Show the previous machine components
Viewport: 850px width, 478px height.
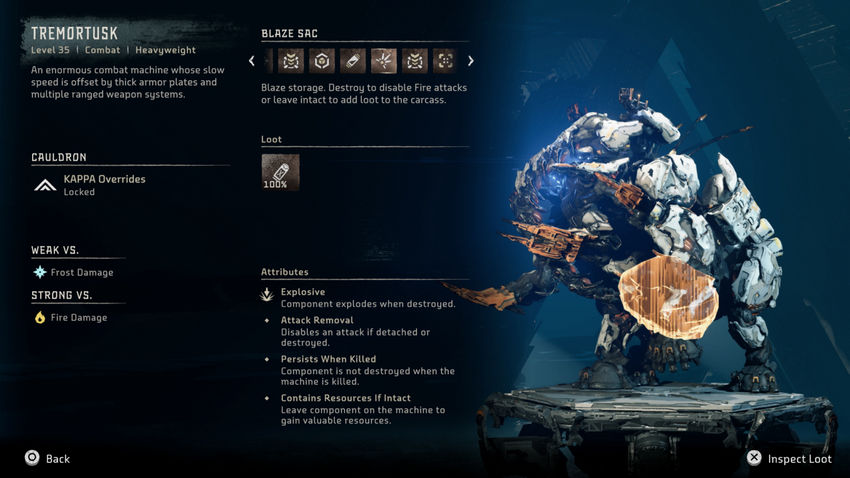pyautogui.click(x=252, y=61)
